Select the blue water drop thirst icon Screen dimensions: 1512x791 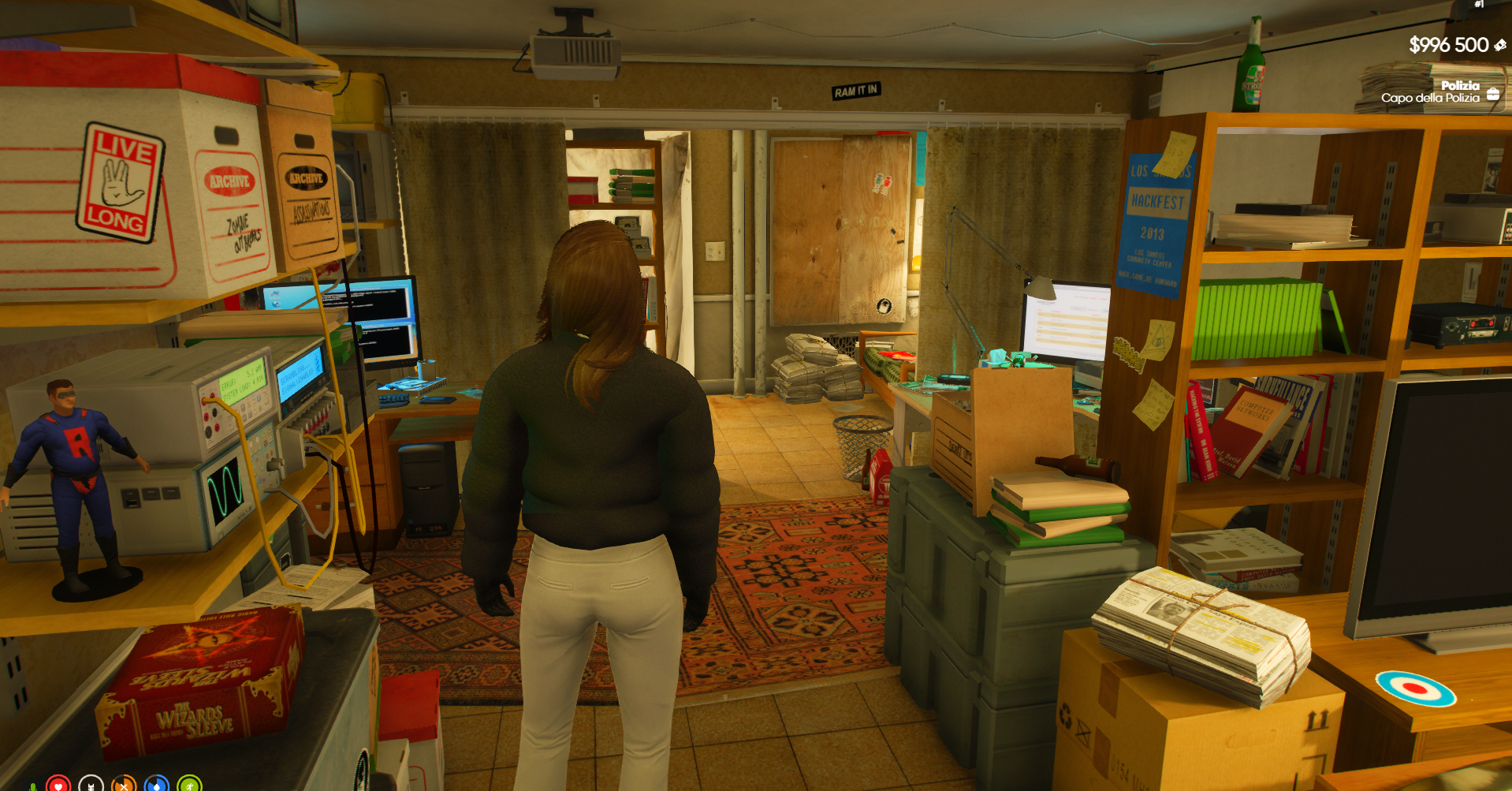click(x=157, y=785)
